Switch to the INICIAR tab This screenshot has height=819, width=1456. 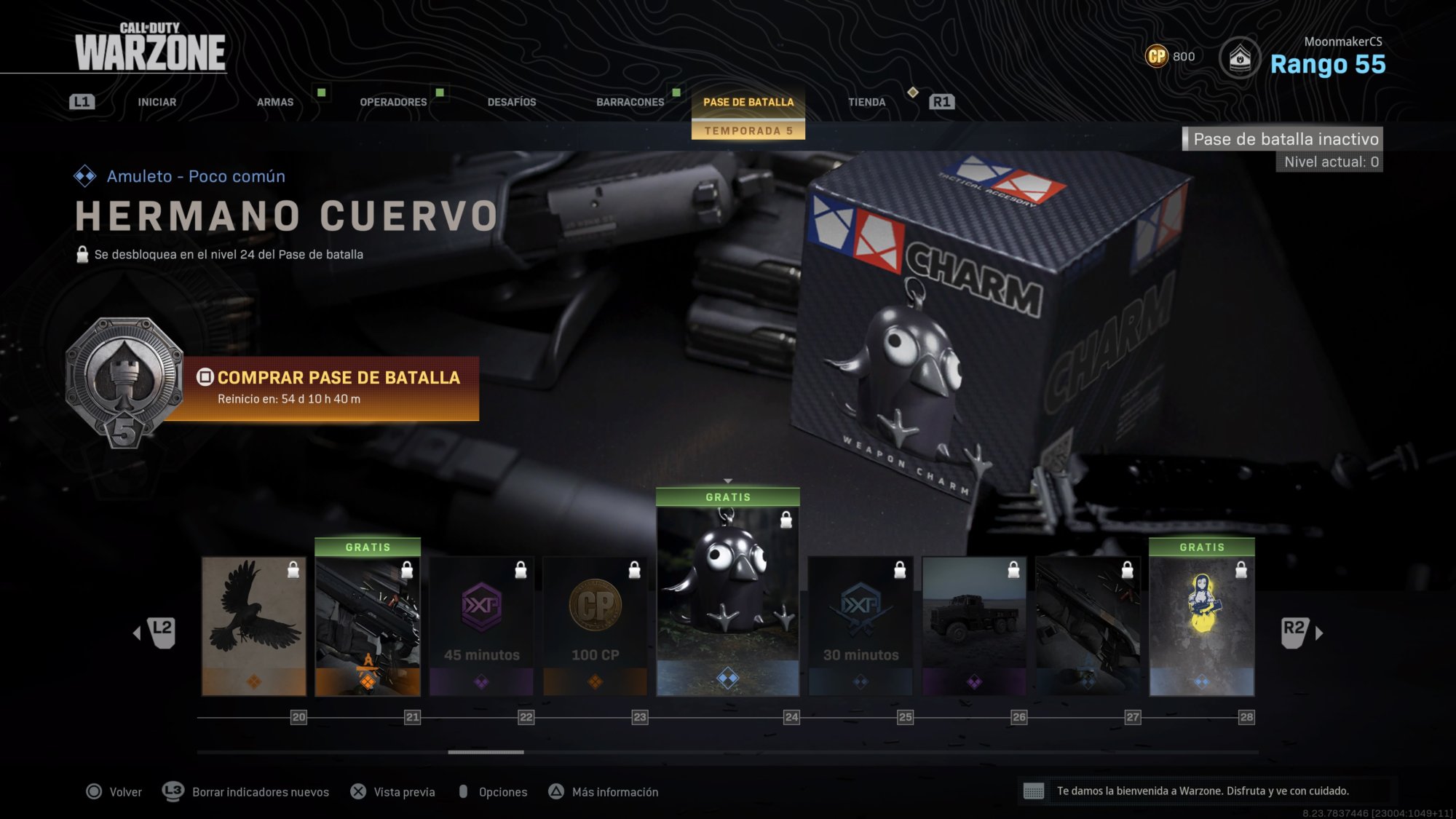(x=157, y=102)
